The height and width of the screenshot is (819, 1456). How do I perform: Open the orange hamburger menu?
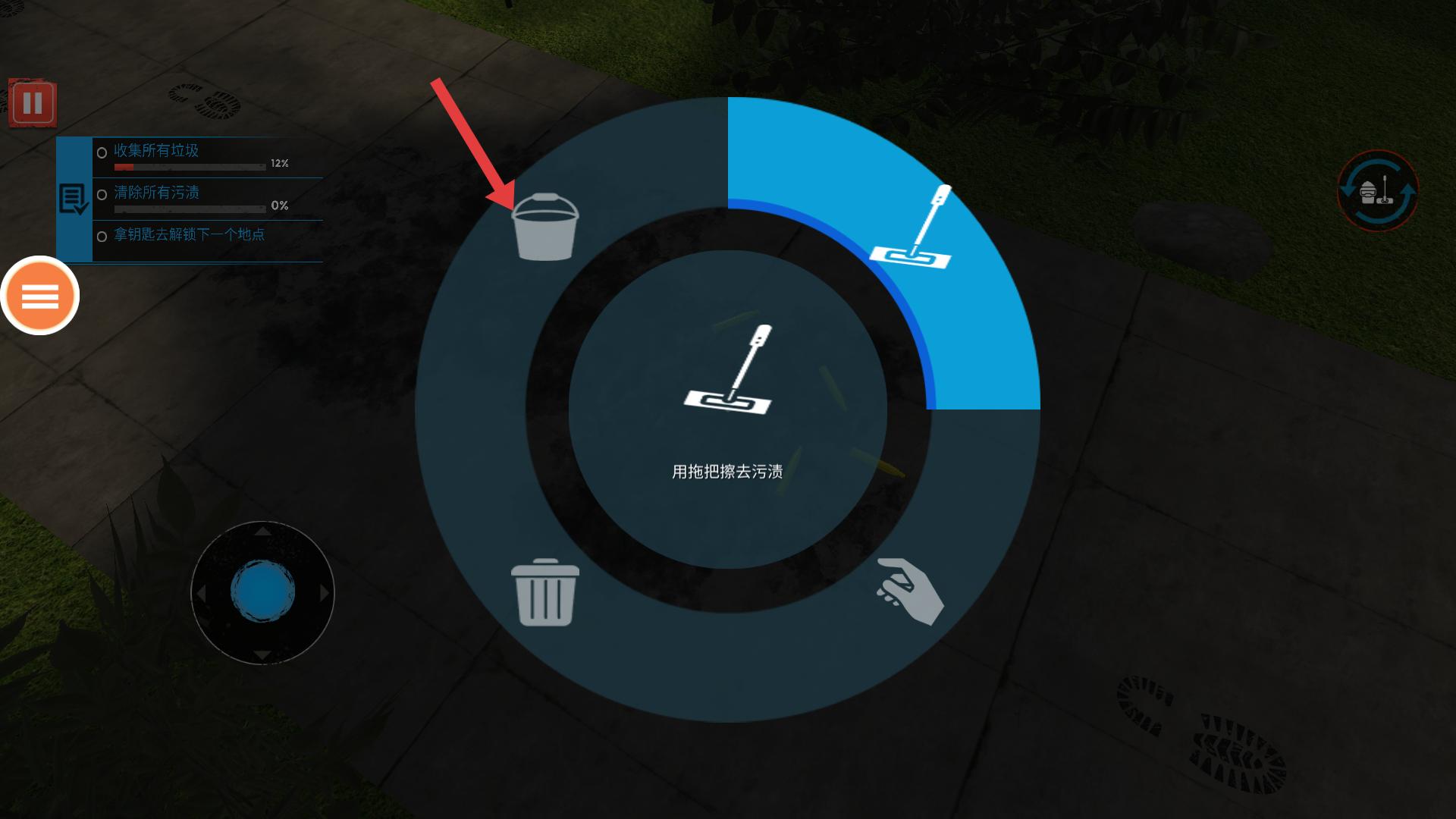[x=40, y=296]
